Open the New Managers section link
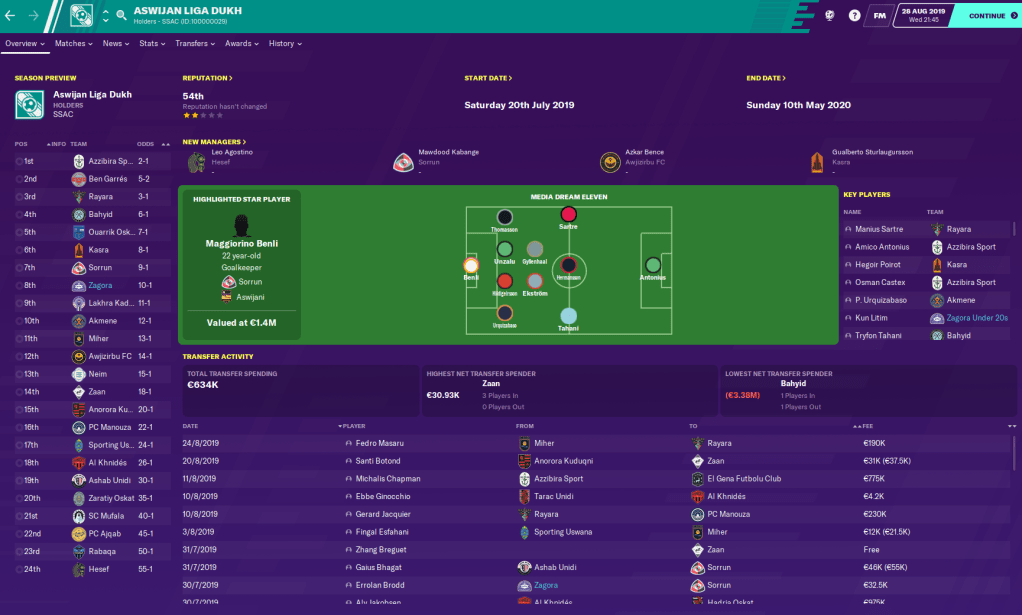This screenshot has width=1022, height=615. tap(214, 142)
